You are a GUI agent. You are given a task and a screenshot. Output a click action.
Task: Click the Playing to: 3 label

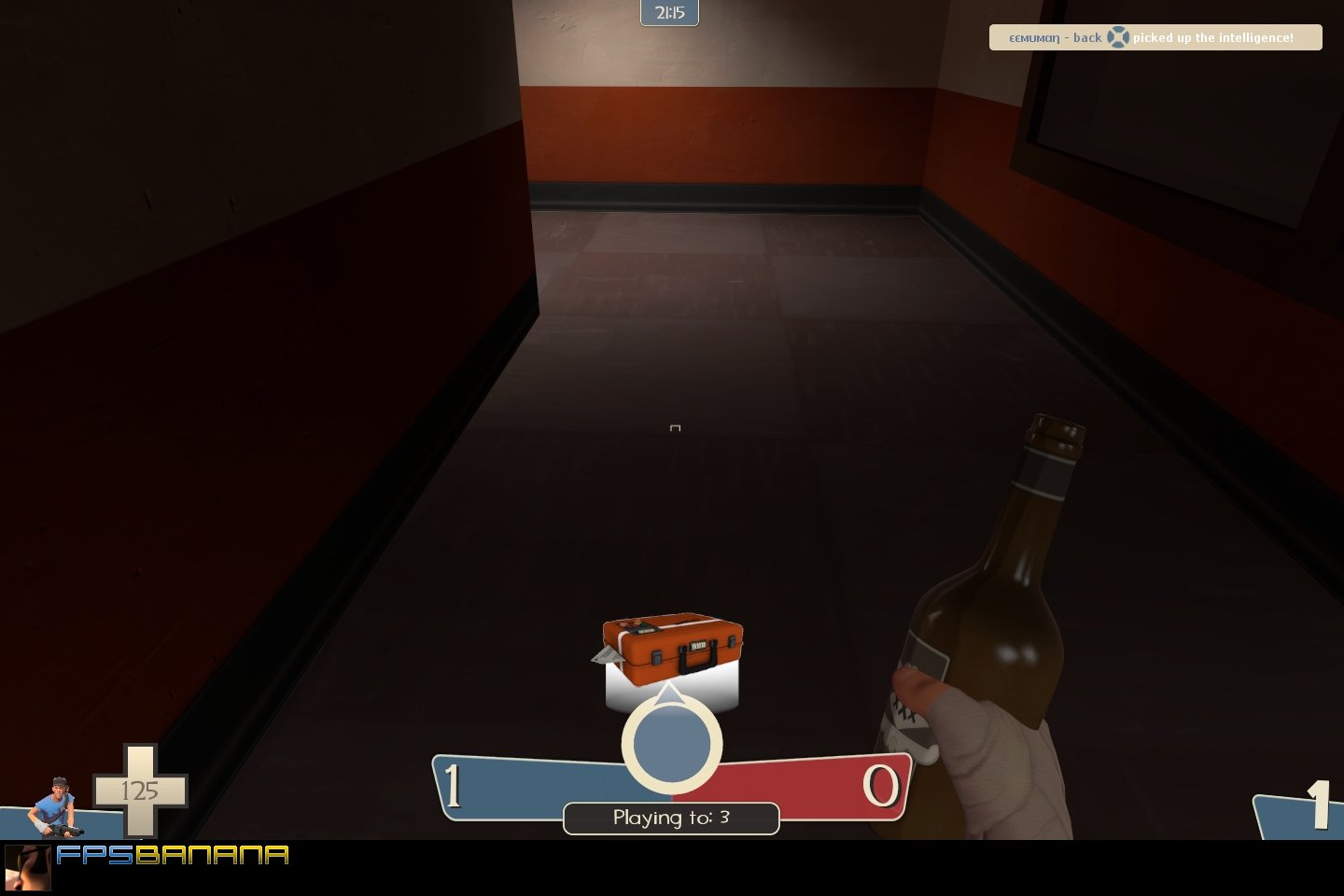click(x=670, y=819)
